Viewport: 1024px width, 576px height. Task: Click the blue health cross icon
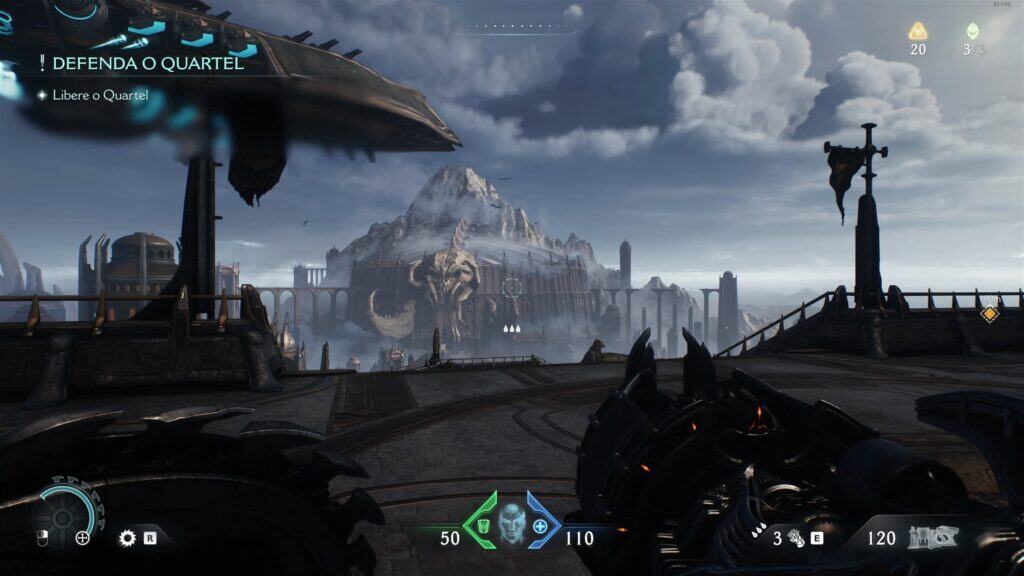coord(541,527)
